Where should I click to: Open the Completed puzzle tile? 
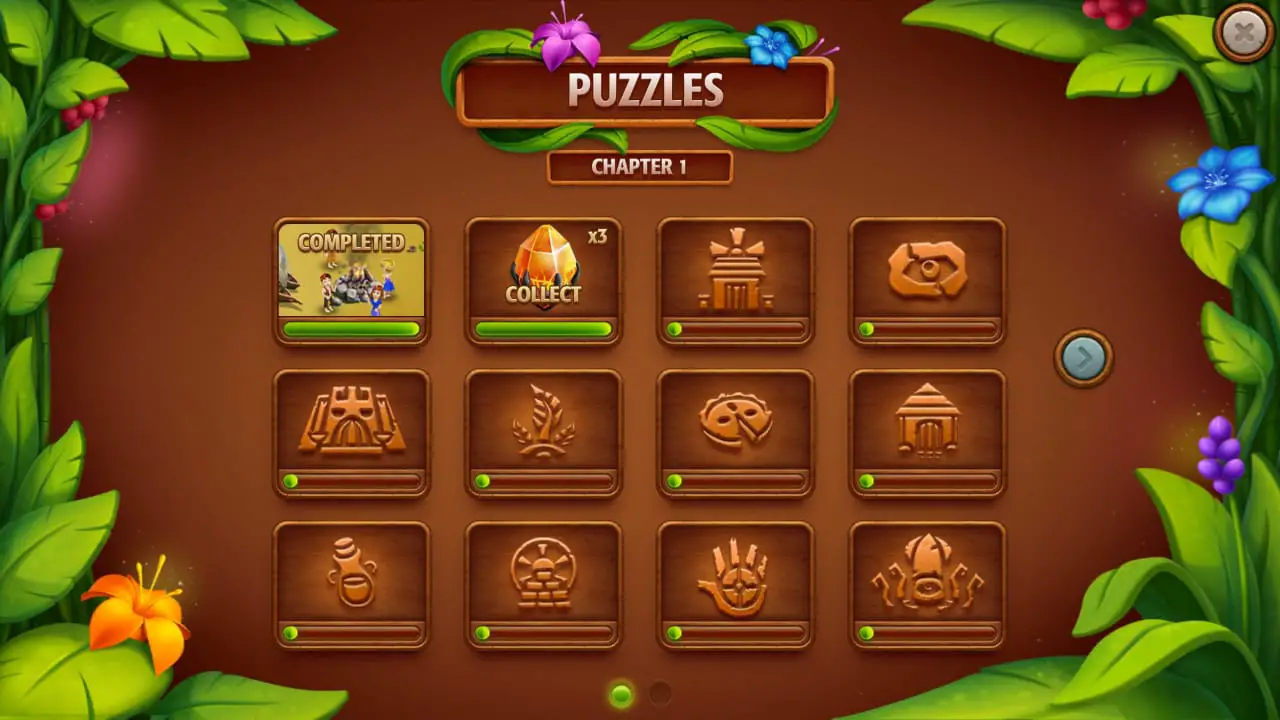point(351,281)
